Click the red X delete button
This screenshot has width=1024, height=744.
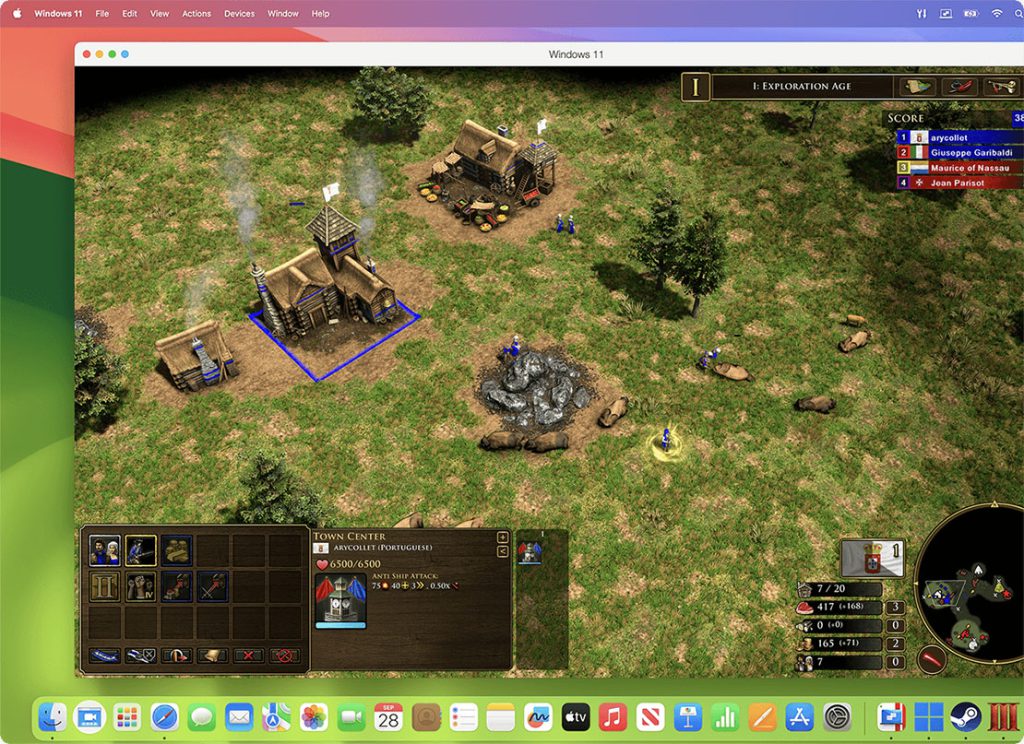[248, 656]
